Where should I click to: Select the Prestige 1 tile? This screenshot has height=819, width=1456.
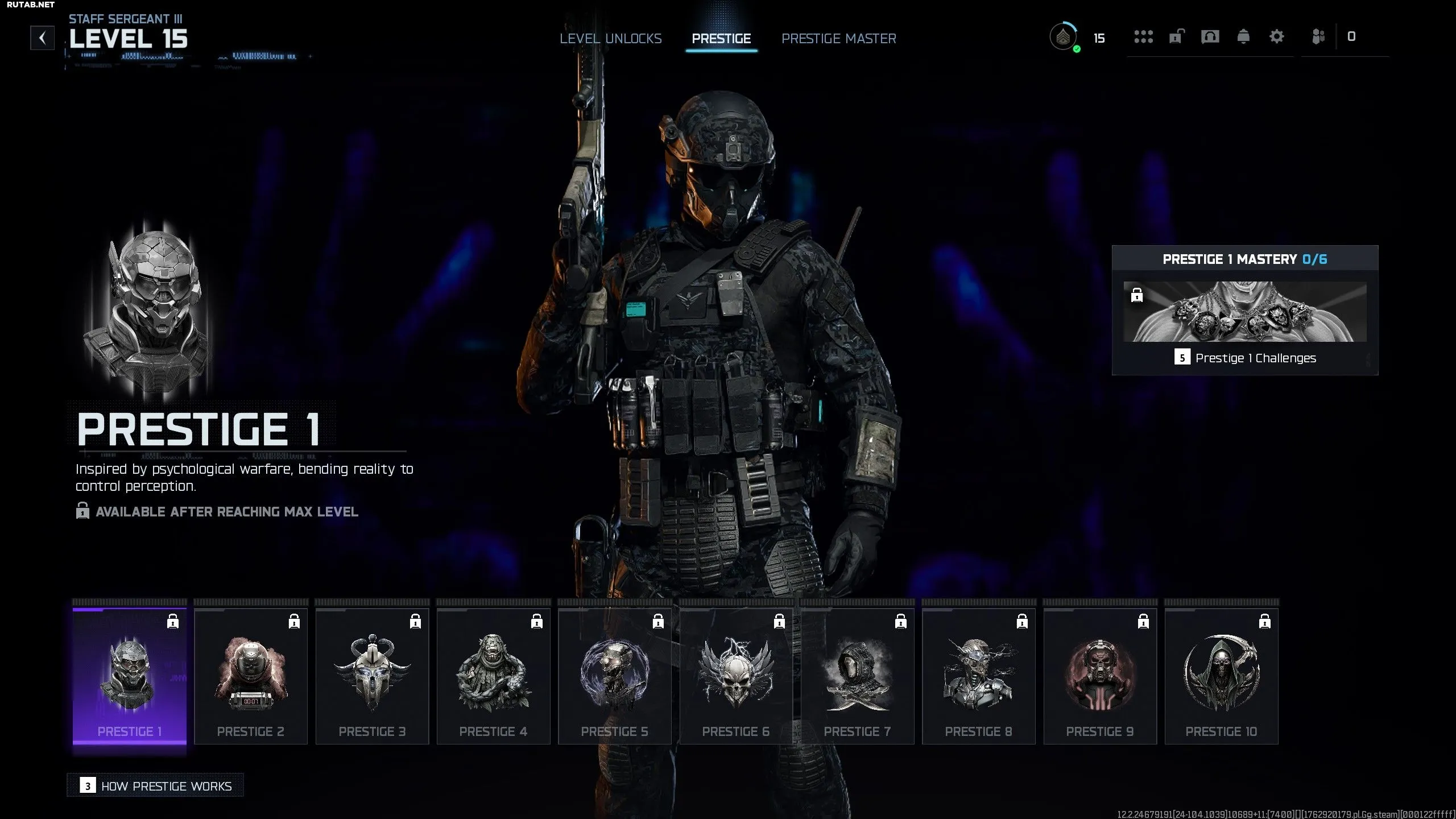coord(130,676)
